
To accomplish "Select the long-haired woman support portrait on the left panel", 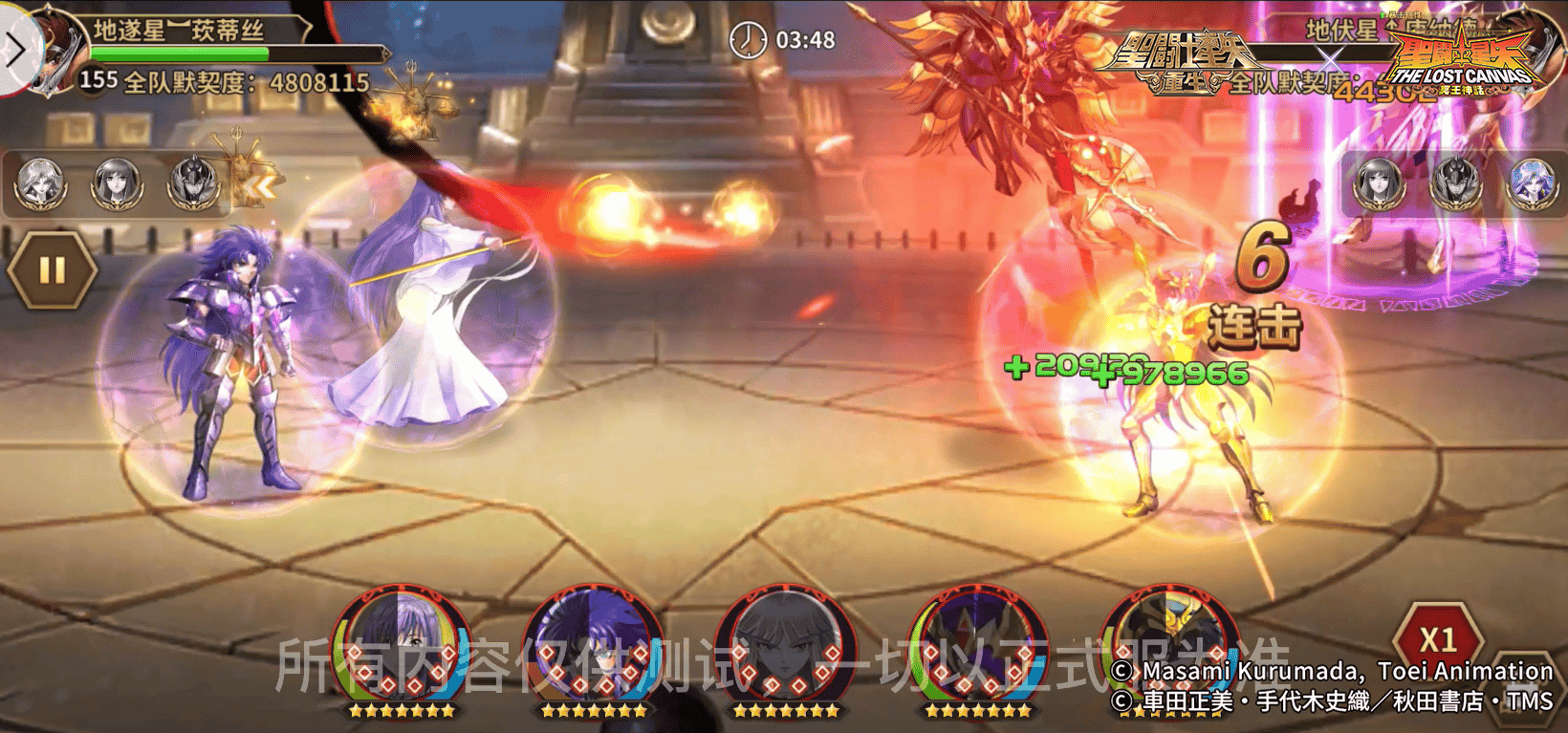I will [117, 183].
